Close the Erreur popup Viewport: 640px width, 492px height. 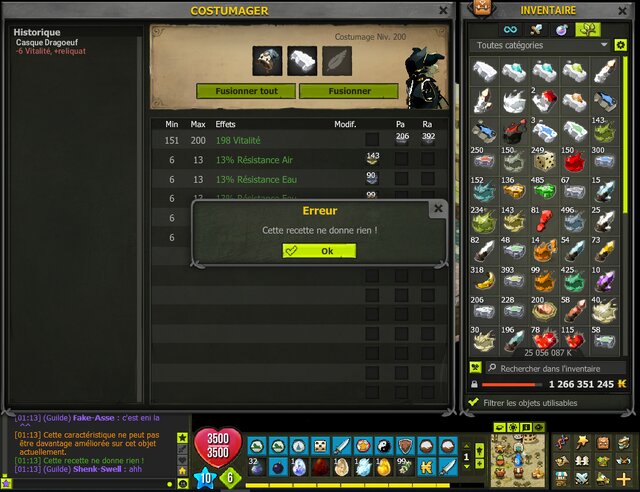(x=437, y=209)
